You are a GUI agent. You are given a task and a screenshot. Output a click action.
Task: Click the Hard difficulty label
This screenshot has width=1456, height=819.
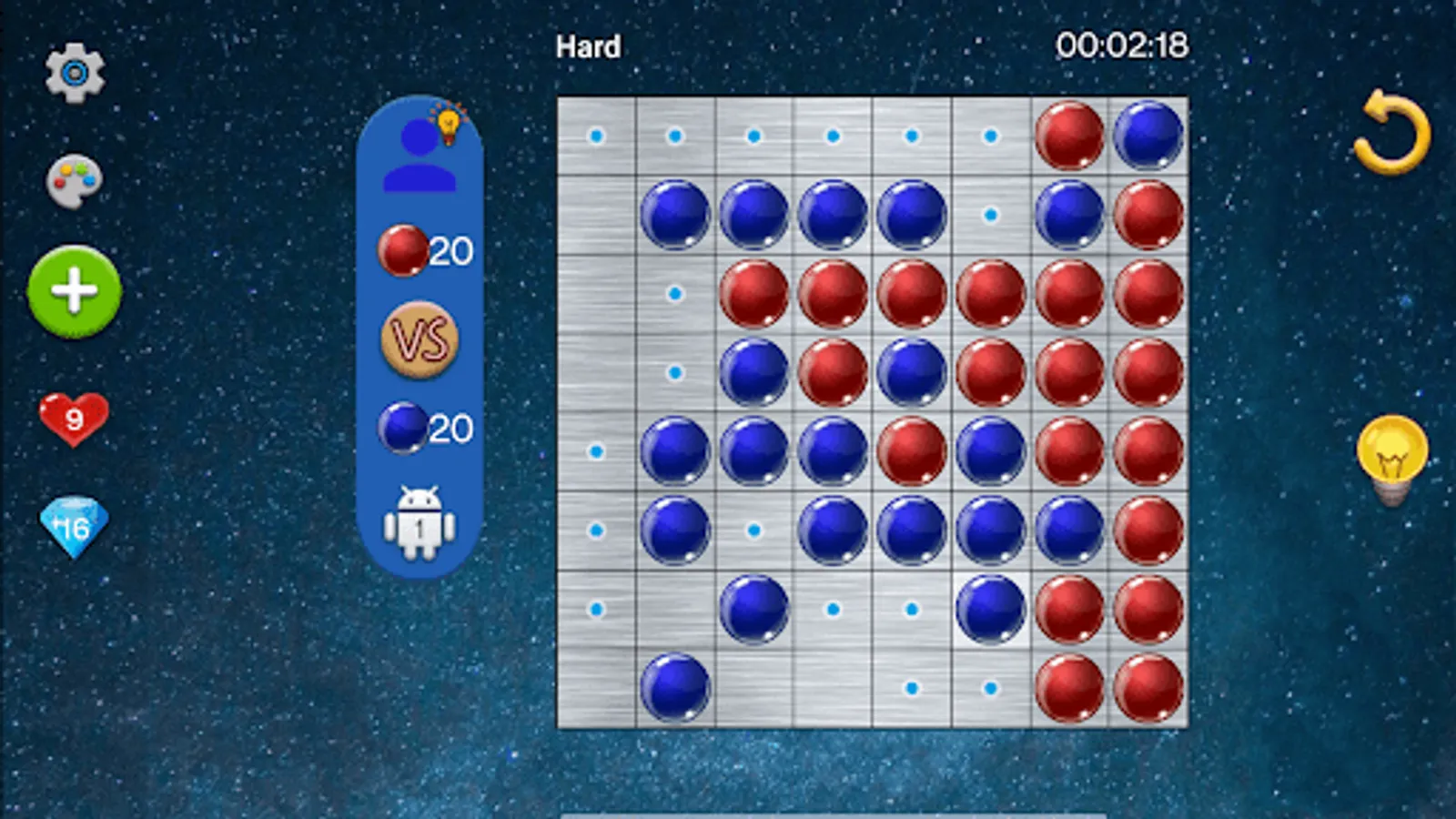587,46
